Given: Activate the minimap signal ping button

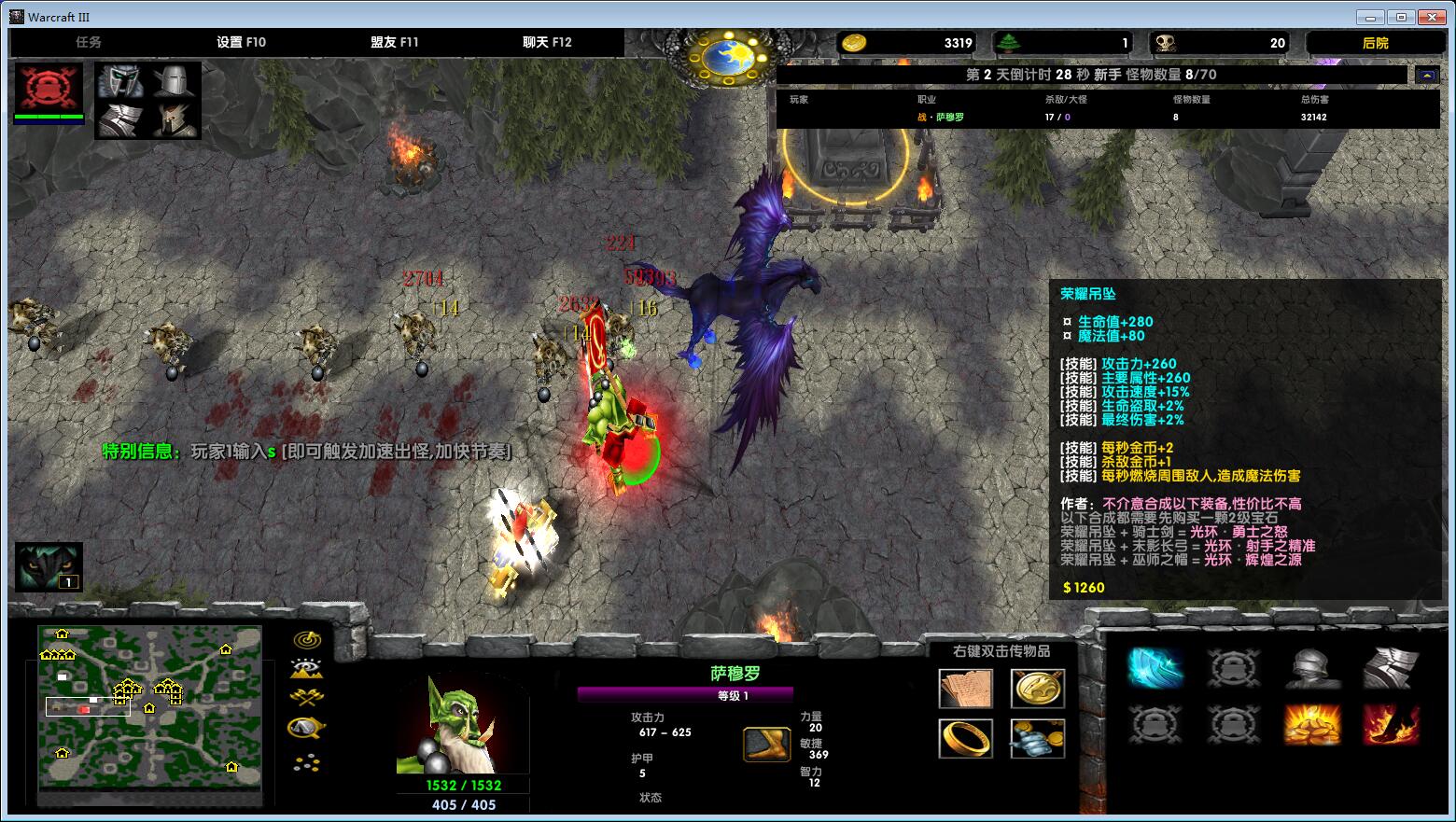Looking at the screenshot, I should 307,640.
